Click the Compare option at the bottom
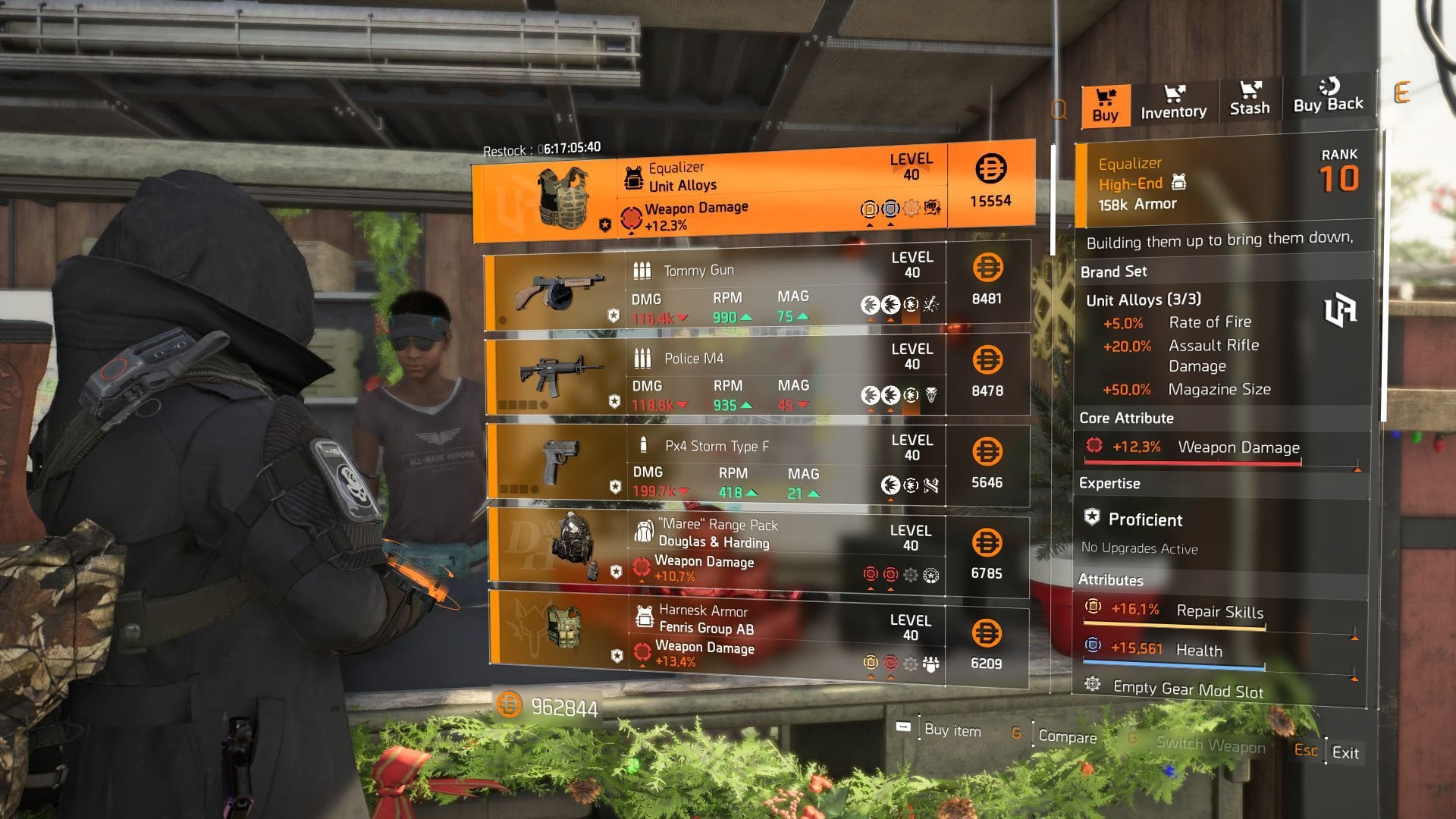Screen dimensions: 1456x819 tap(1069, 737)
